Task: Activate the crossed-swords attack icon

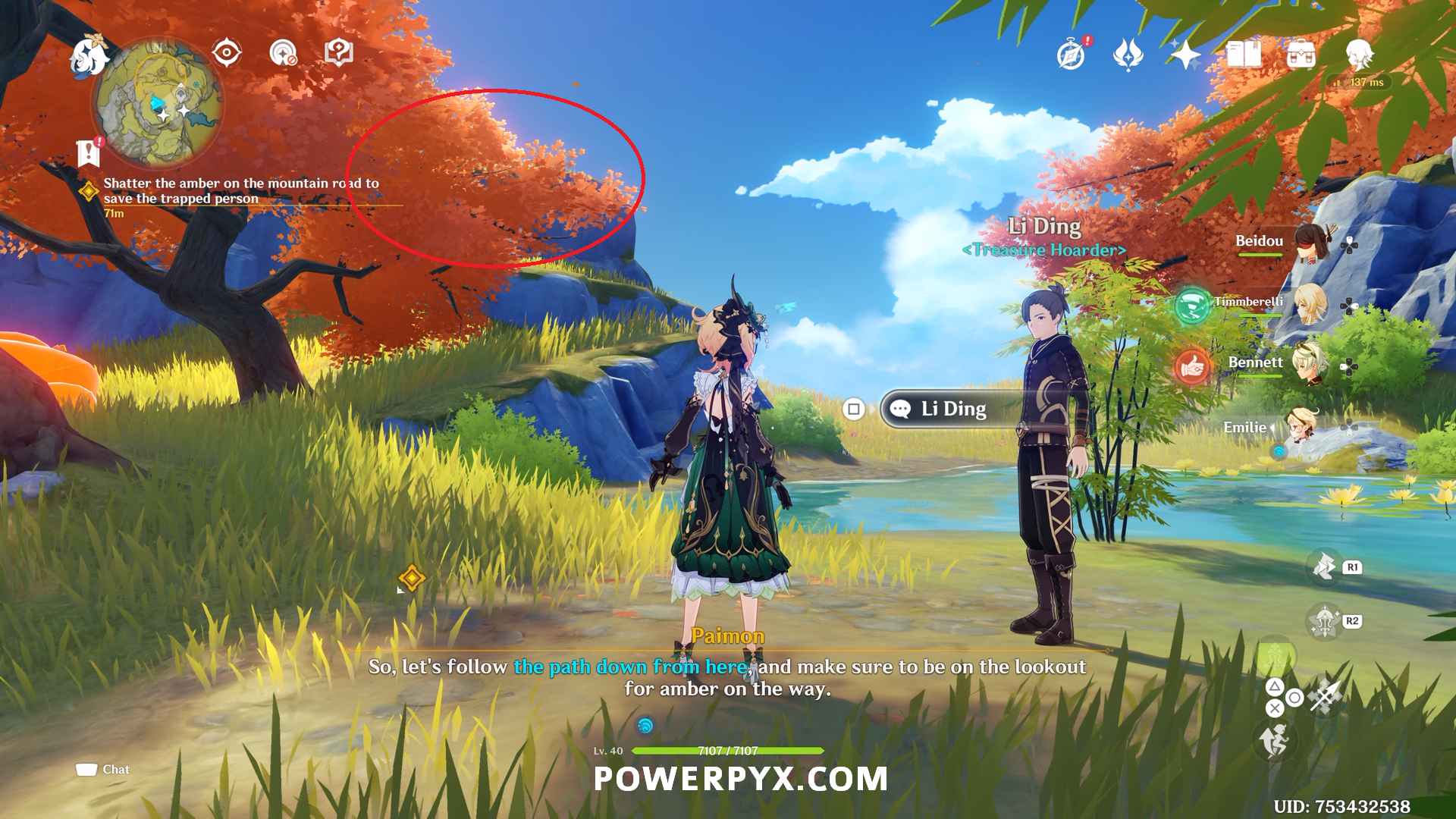Action: (1326, 696)
